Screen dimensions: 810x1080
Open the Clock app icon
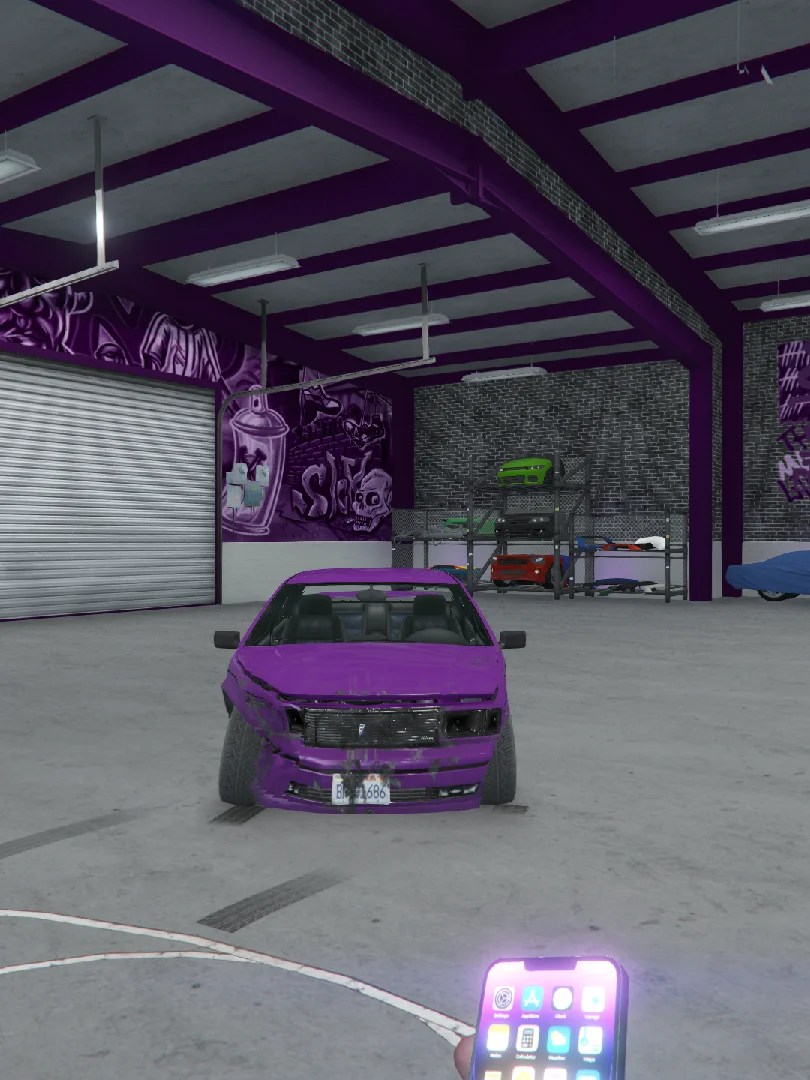[x=563, y=998]
